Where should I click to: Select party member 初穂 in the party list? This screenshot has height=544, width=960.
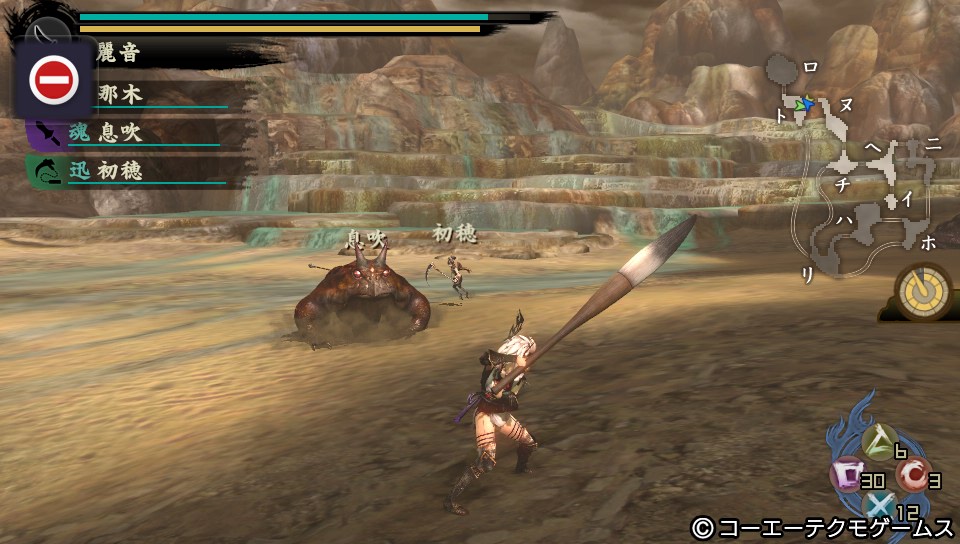(119, 171)
